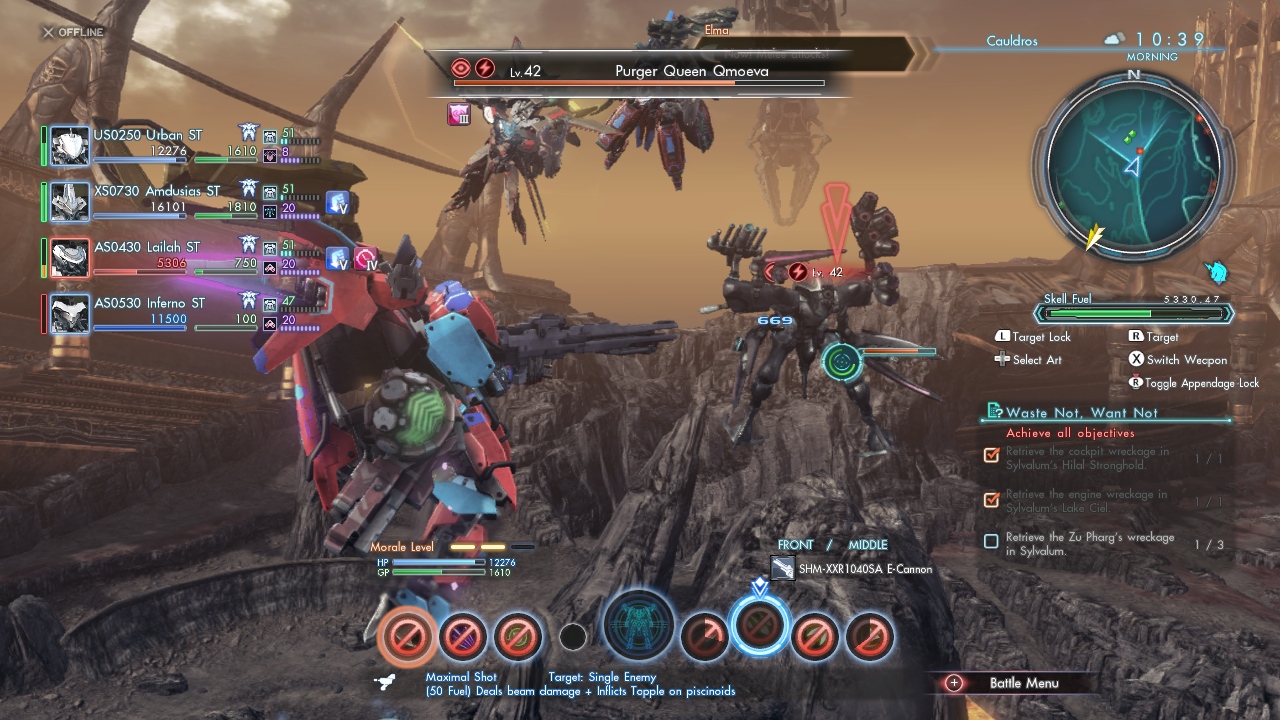Click the SHM-XXR1040SA E-Cannon weapon icon
Viewport: 1280px width, 720px height.
click(x=783, y=569)
